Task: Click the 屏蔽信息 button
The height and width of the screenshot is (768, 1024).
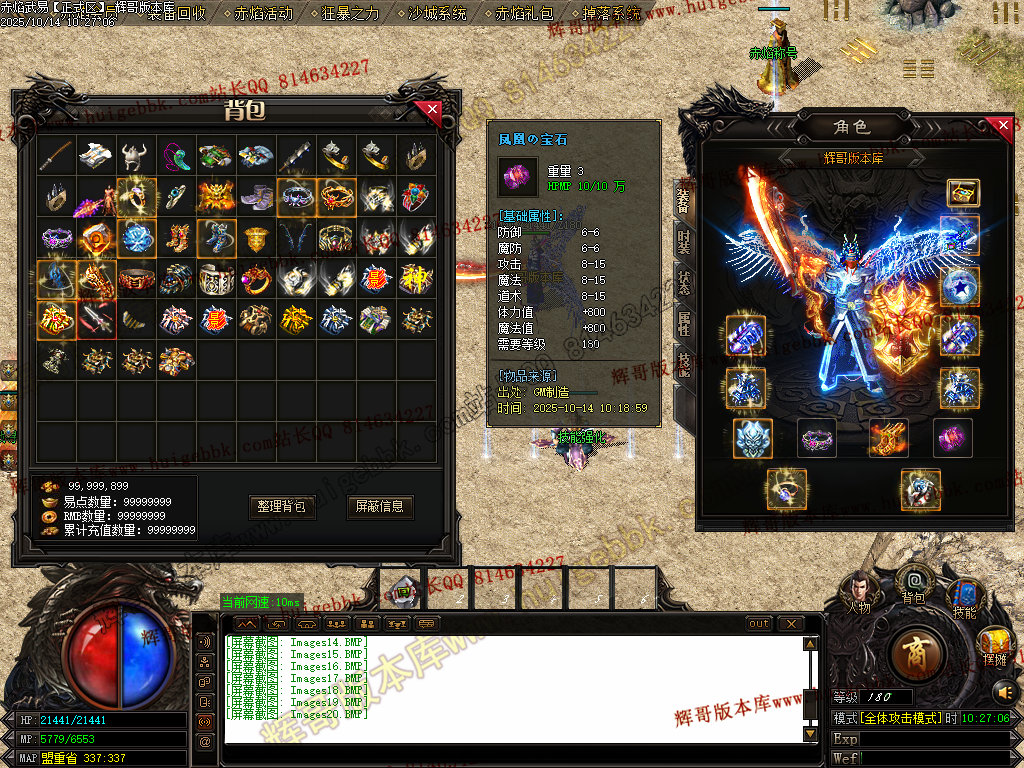Action: pos(380,507)
